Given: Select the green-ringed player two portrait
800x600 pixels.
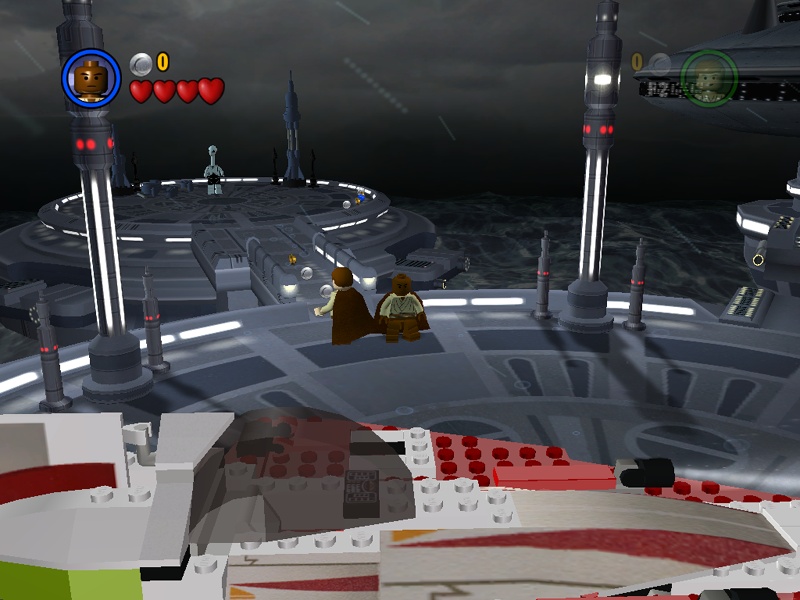Looking at the screenshot, I should (x=709, y=76).
